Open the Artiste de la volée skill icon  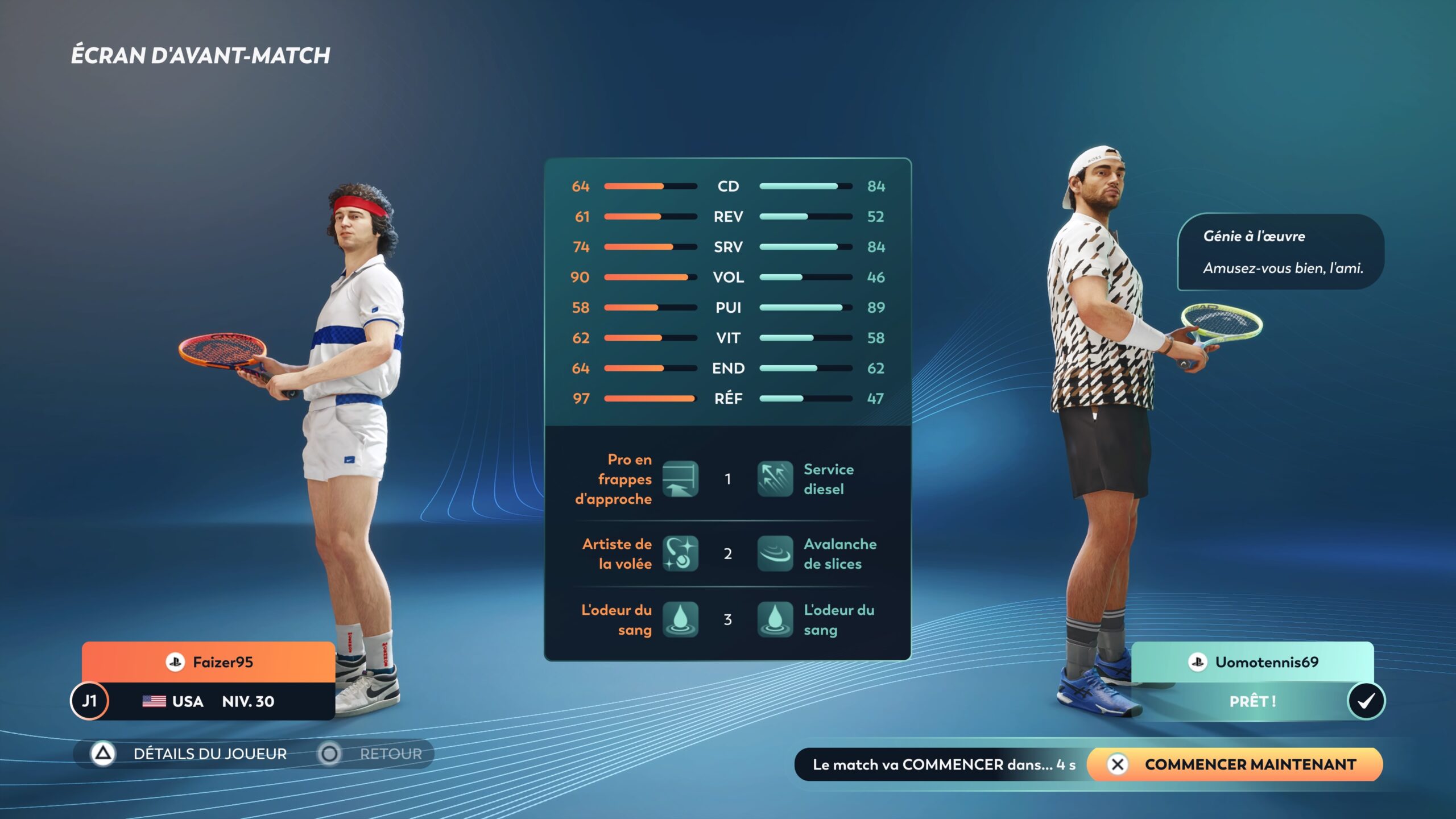681,553
